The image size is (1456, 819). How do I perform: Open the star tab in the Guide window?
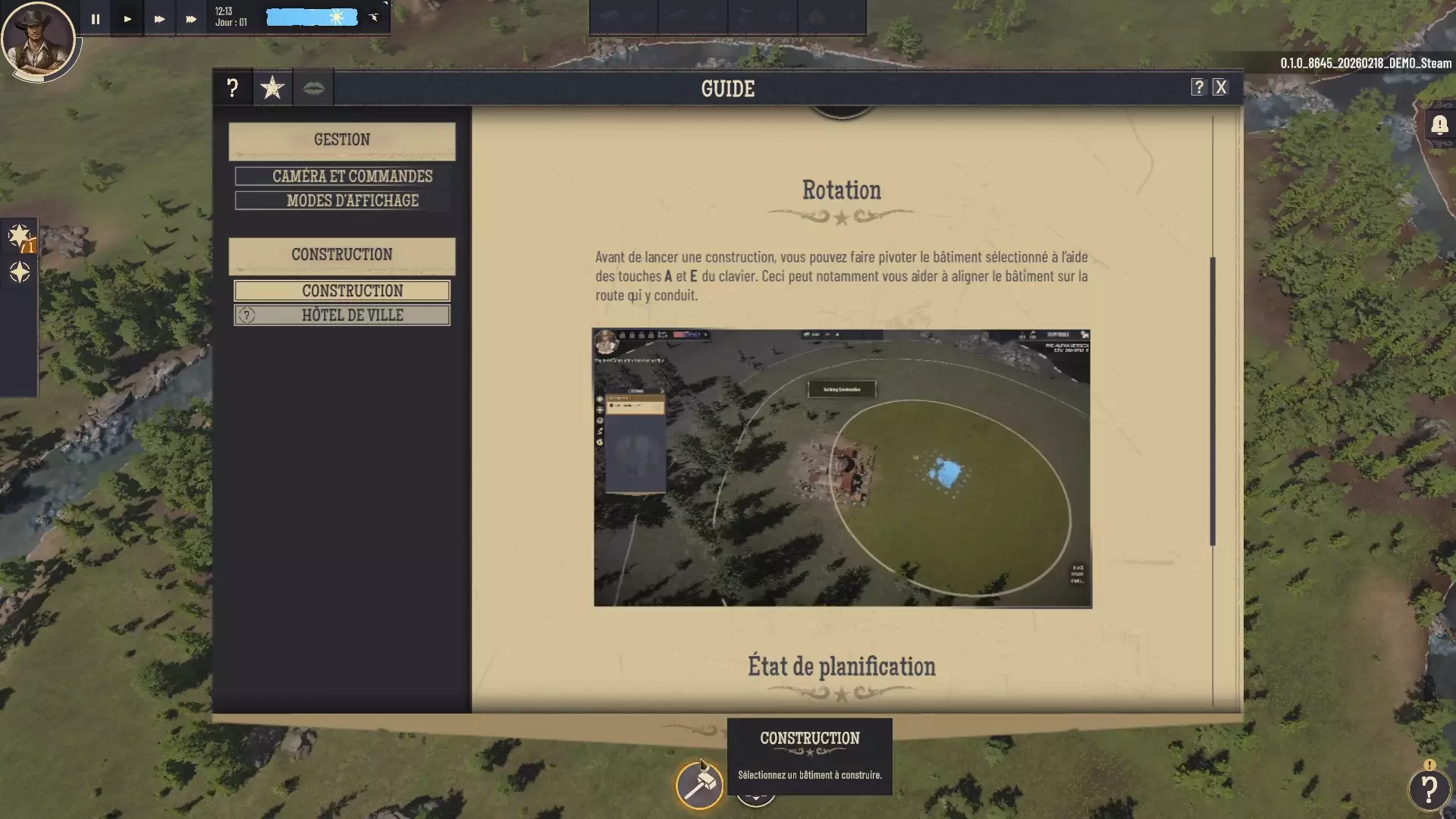click(272, 87)
